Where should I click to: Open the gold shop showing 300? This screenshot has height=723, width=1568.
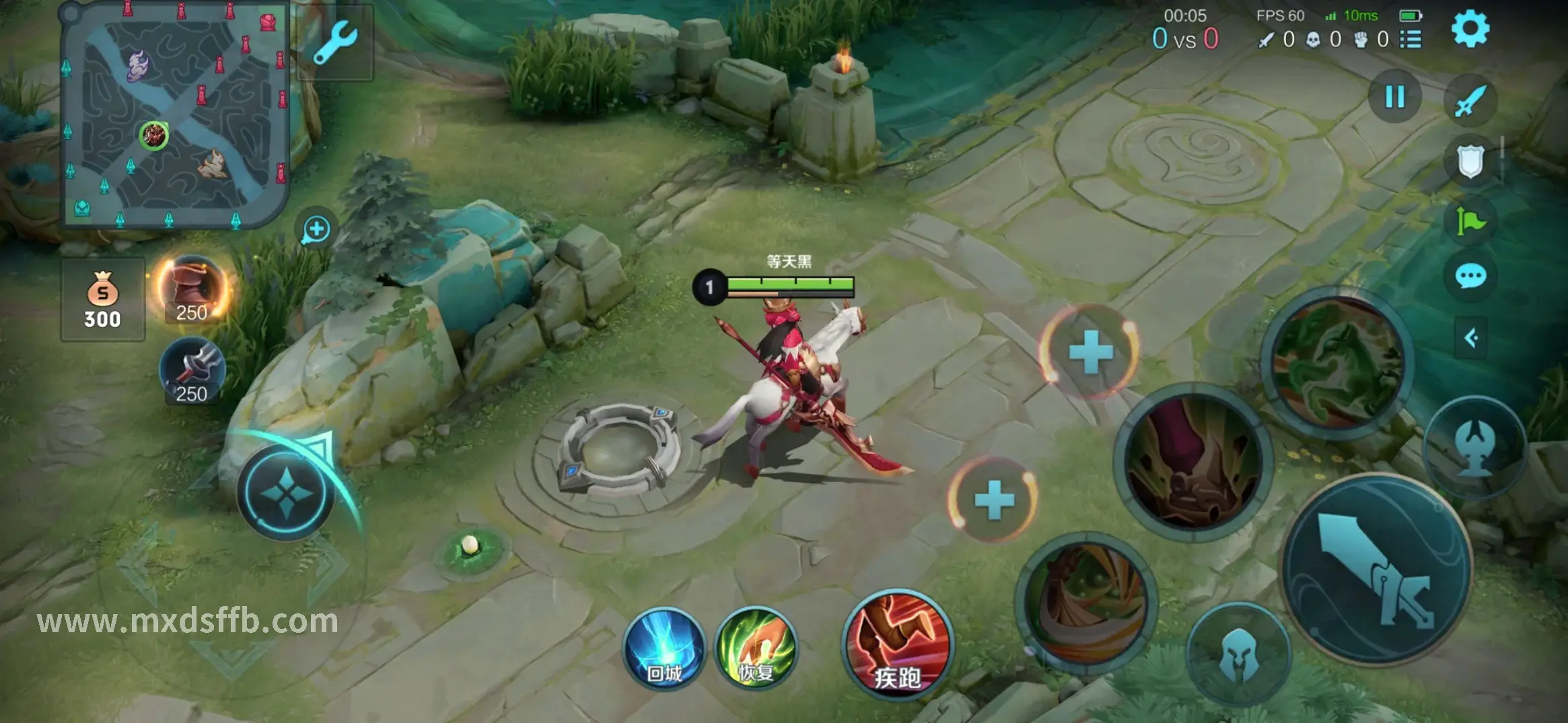tap(102, 300)
